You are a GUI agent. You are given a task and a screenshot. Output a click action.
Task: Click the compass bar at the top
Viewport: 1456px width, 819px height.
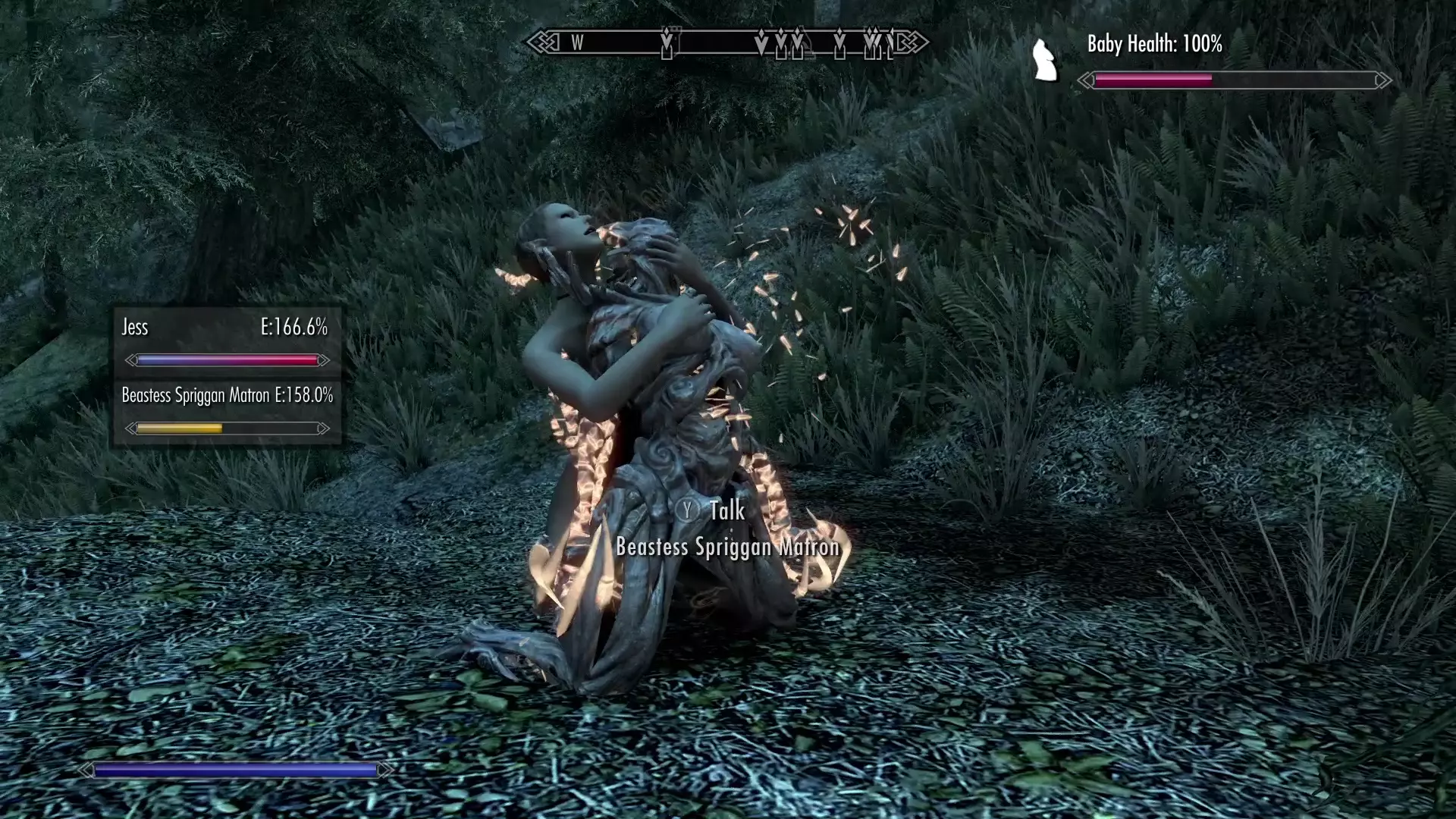pyautogui.click(x=726, y=42)
